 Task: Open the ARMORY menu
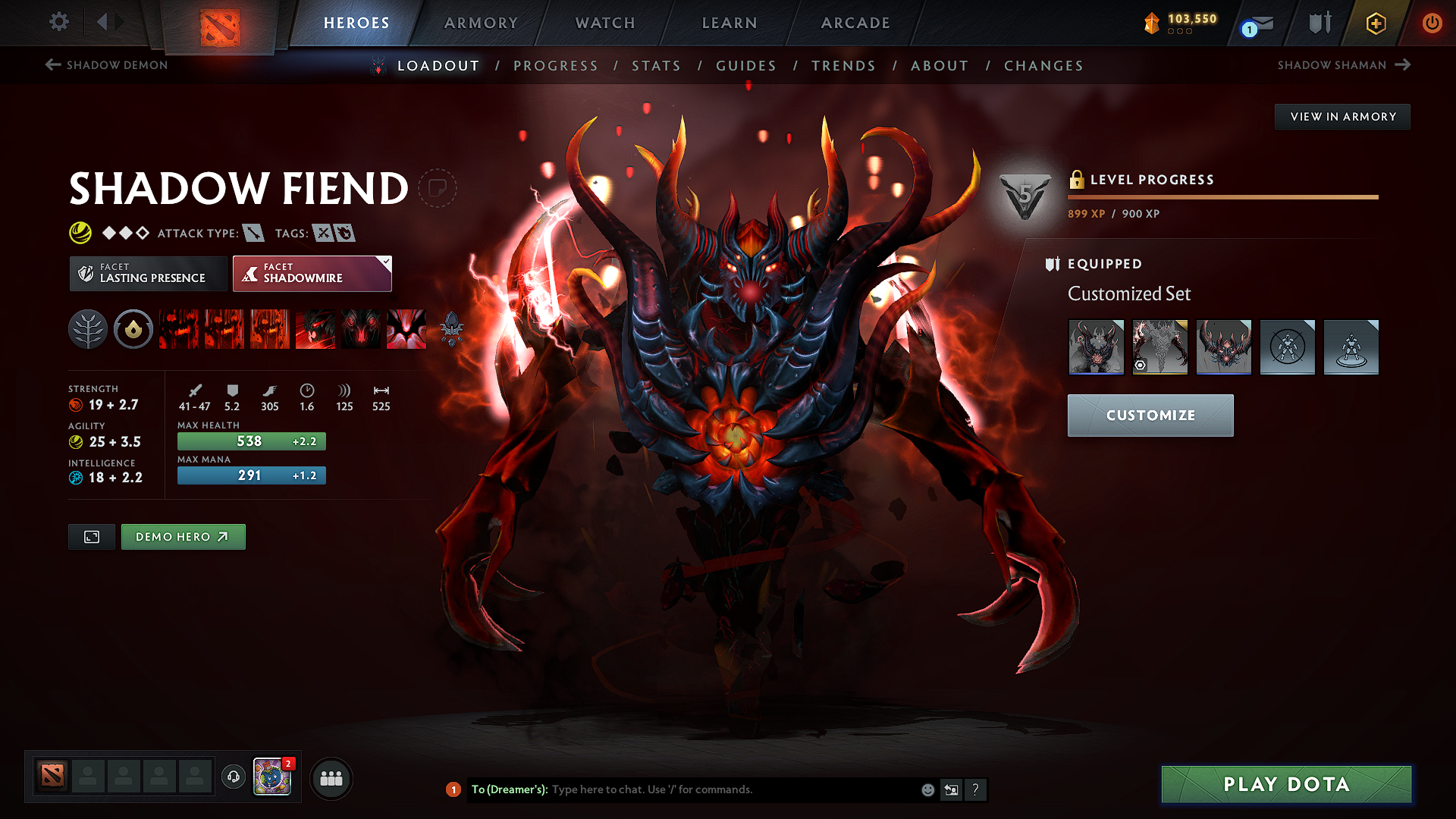tap(481, 23)
